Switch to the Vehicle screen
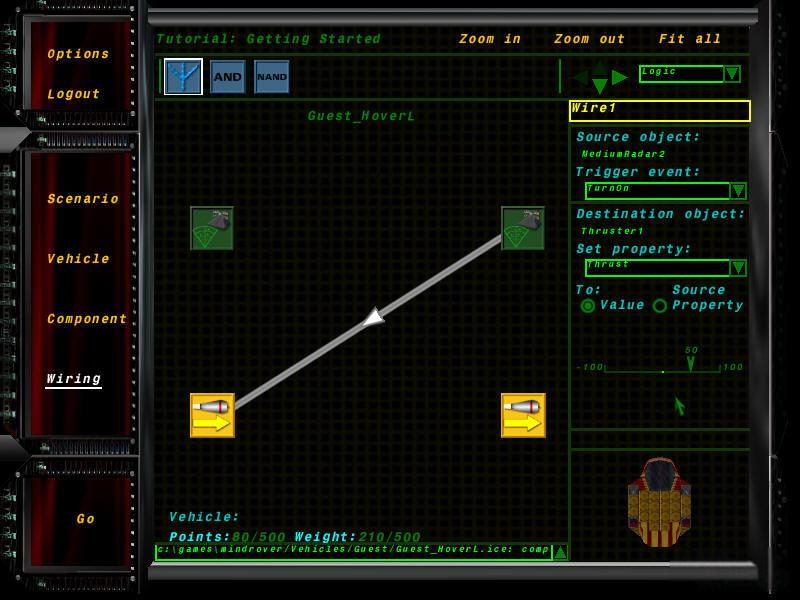Image resolution: width=800 pixels, height=600 pixels. tap(78, 259)
